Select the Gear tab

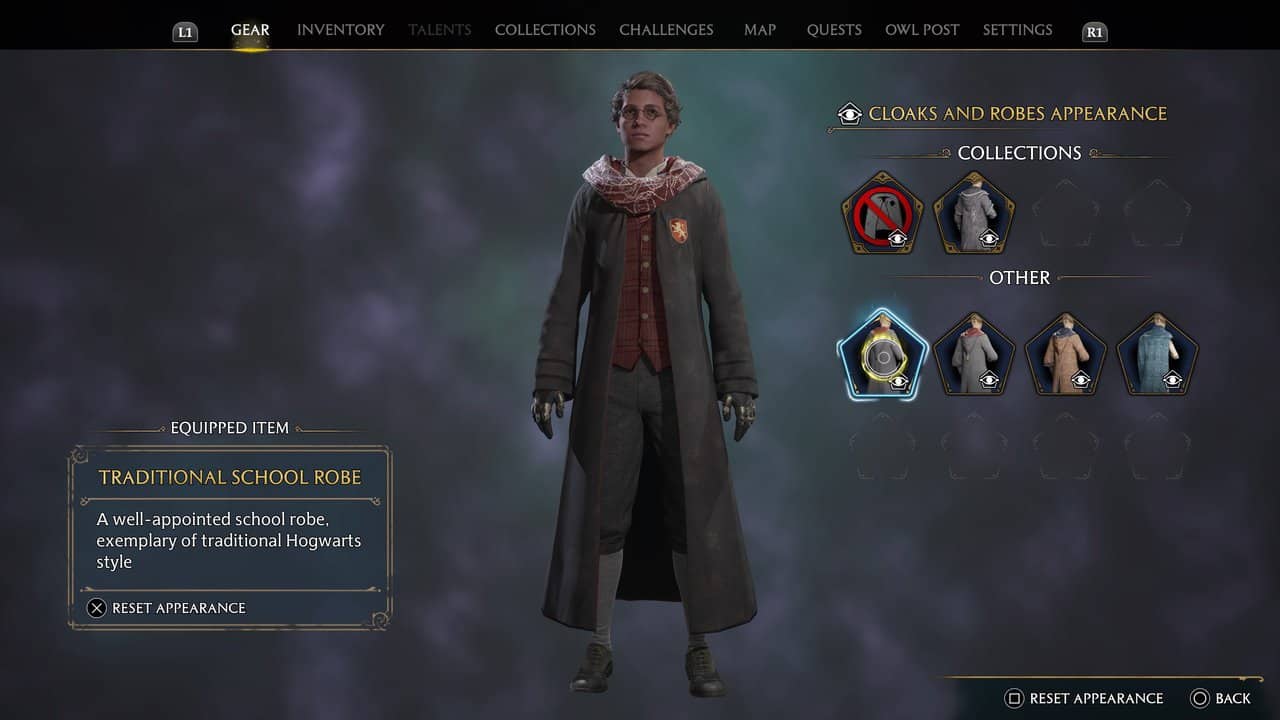(250, 30)
